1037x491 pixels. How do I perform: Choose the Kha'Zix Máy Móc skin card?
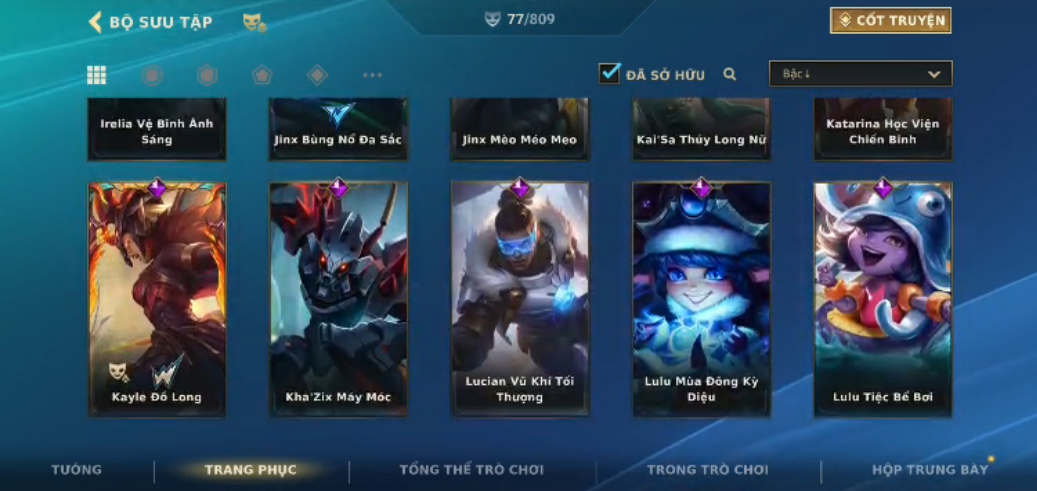point(338,298)
